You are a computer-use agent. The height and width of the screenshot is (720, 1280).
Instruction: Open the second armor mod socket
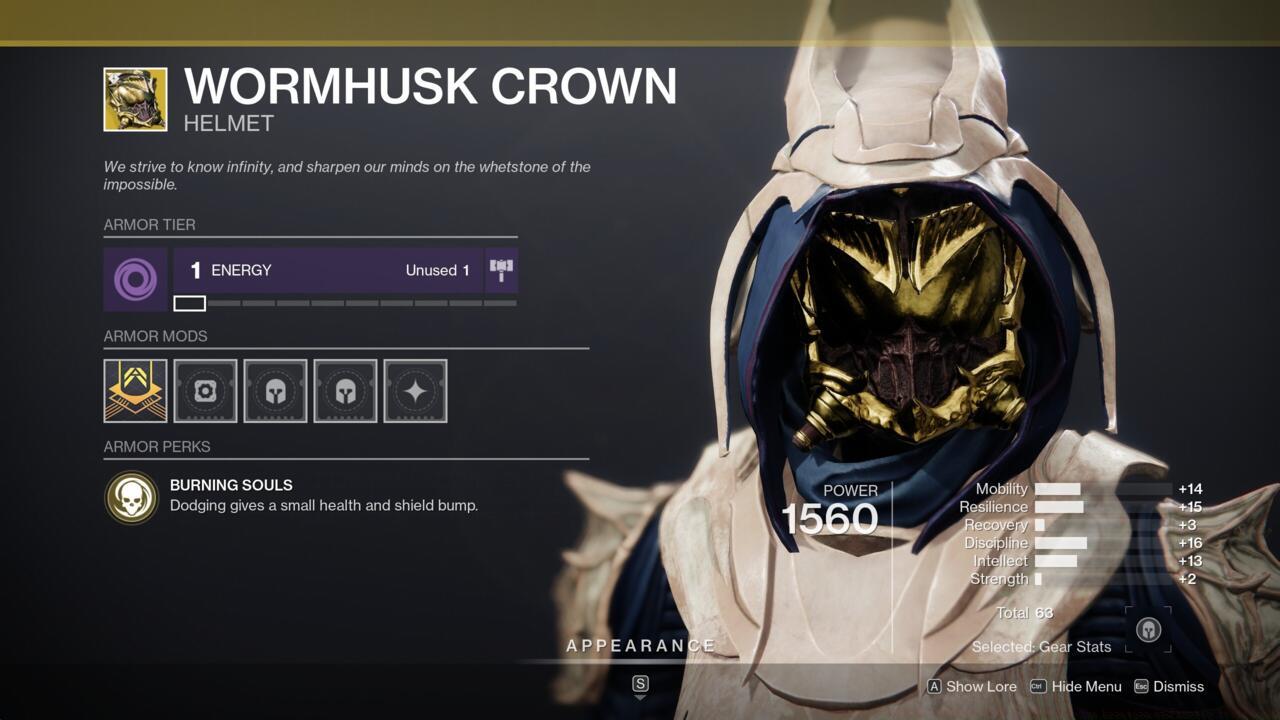click(205, 391)
